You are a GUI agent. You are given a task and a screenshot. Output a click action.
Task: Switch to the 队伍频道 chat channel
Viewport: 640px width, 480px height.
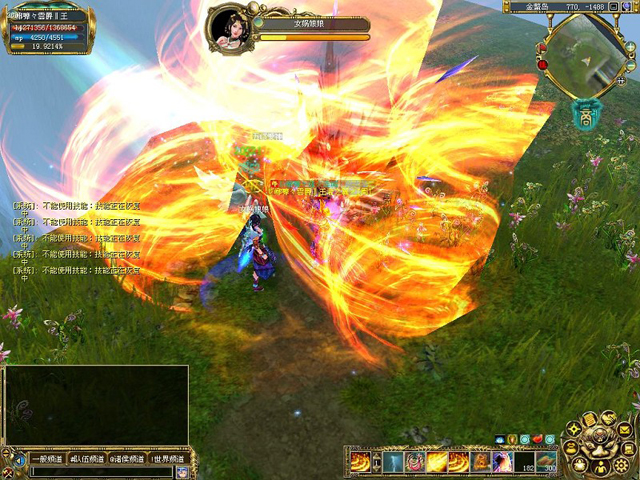[86, 459]
